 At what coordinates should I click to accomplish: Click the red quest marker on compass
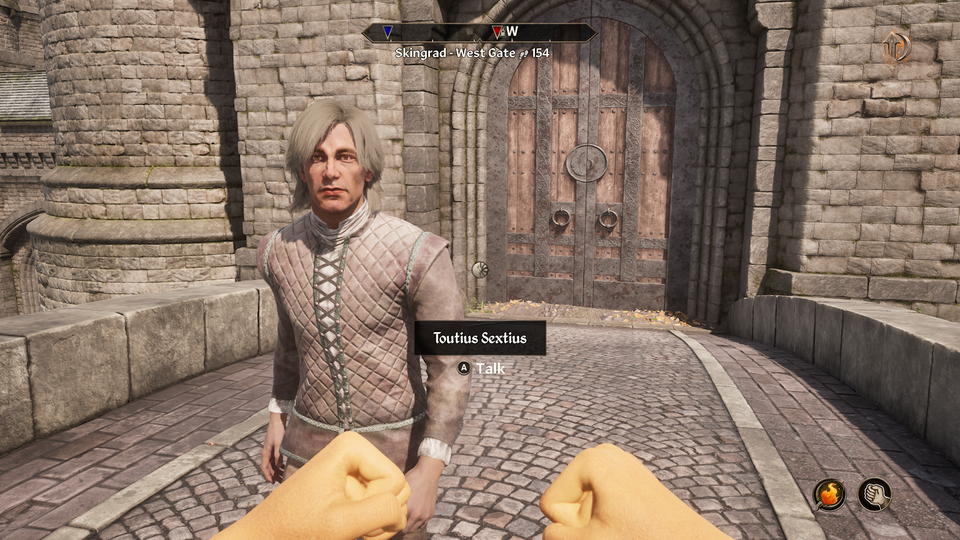click(497, 32)
